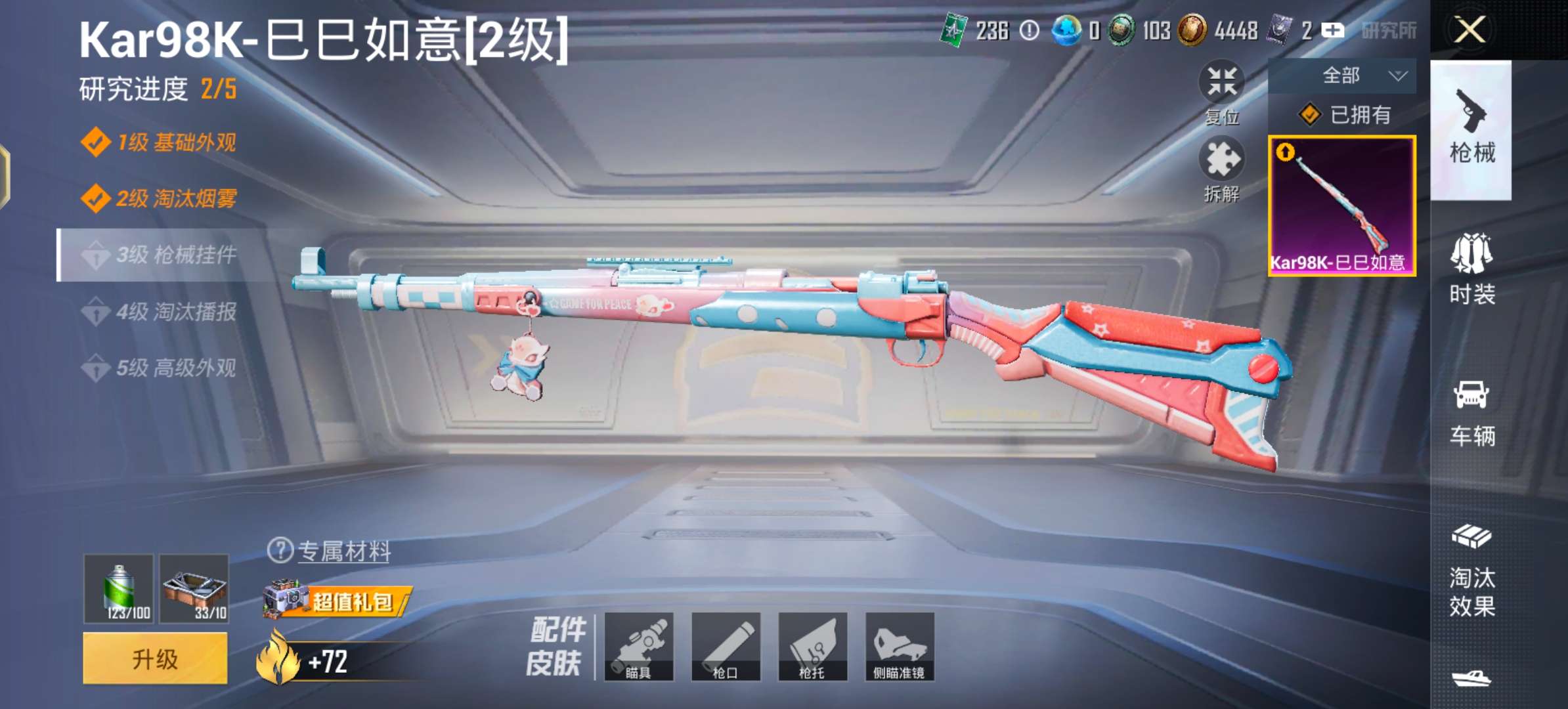Select the metal crate material icon
Image resolution: width=1568 pixels, height=709 pixels.
(194, 588)
